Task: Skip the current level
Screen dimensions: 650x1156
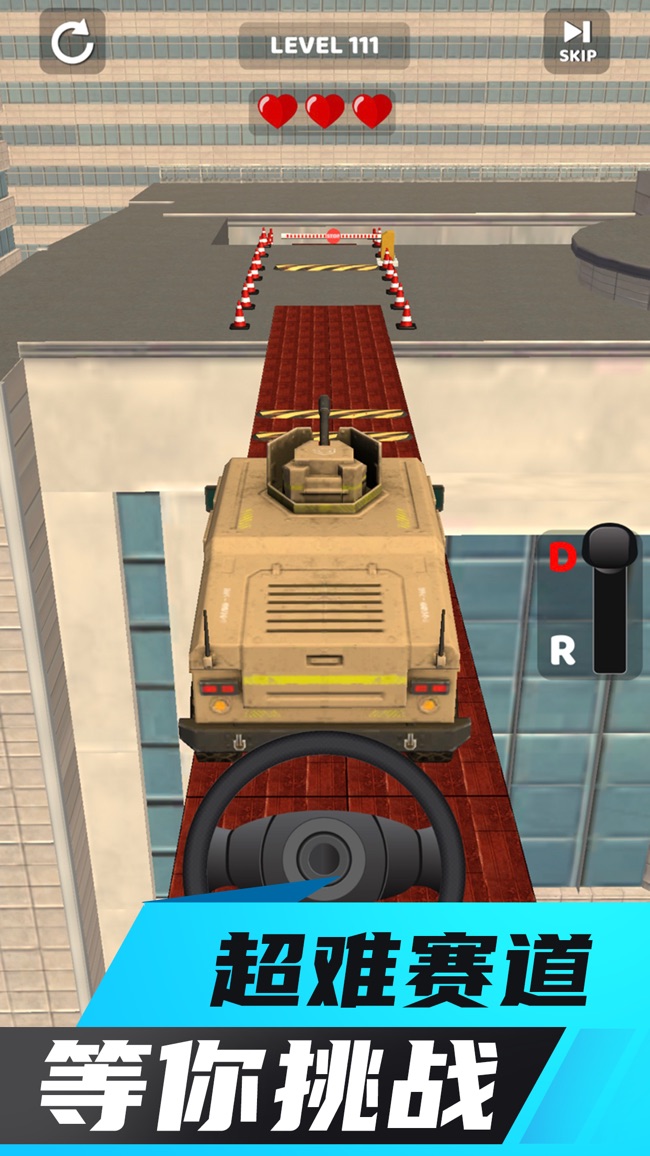Action: [x=576, y=42]
